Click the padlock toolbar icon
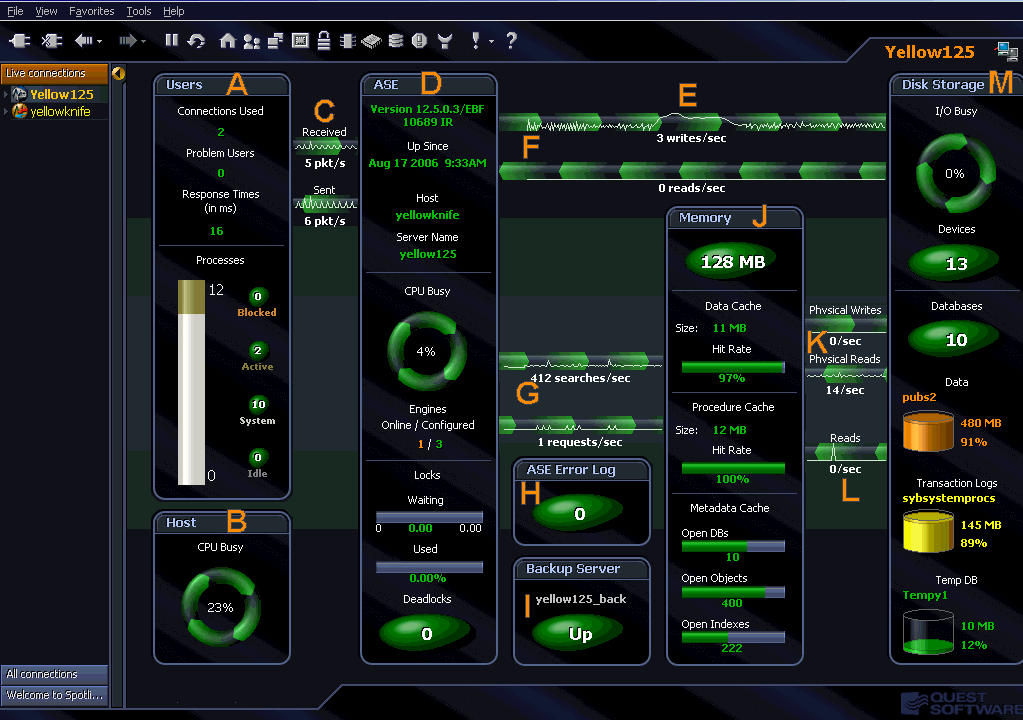 pos(324,41)
